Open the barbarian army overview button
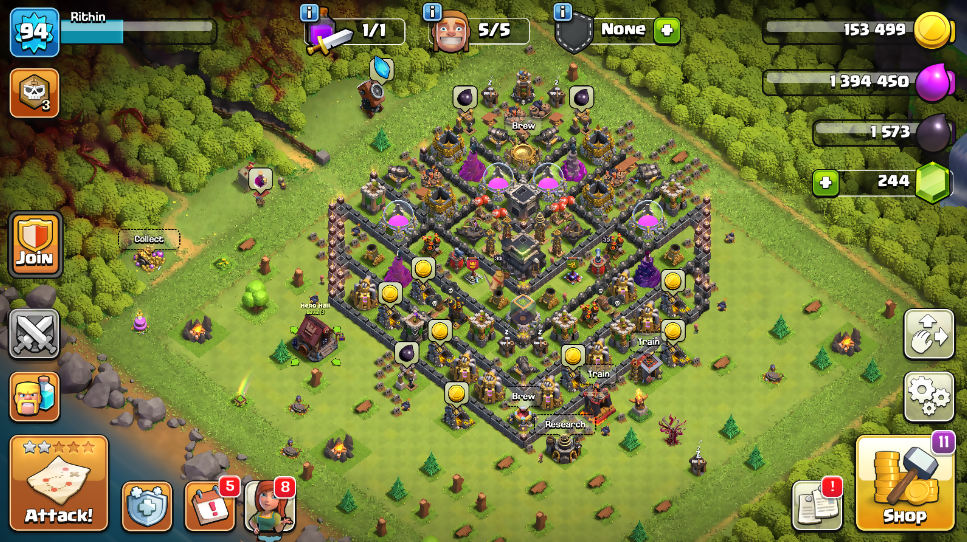Screen dimensions: 967x542 pyautogui.click(x=35, y=396)
